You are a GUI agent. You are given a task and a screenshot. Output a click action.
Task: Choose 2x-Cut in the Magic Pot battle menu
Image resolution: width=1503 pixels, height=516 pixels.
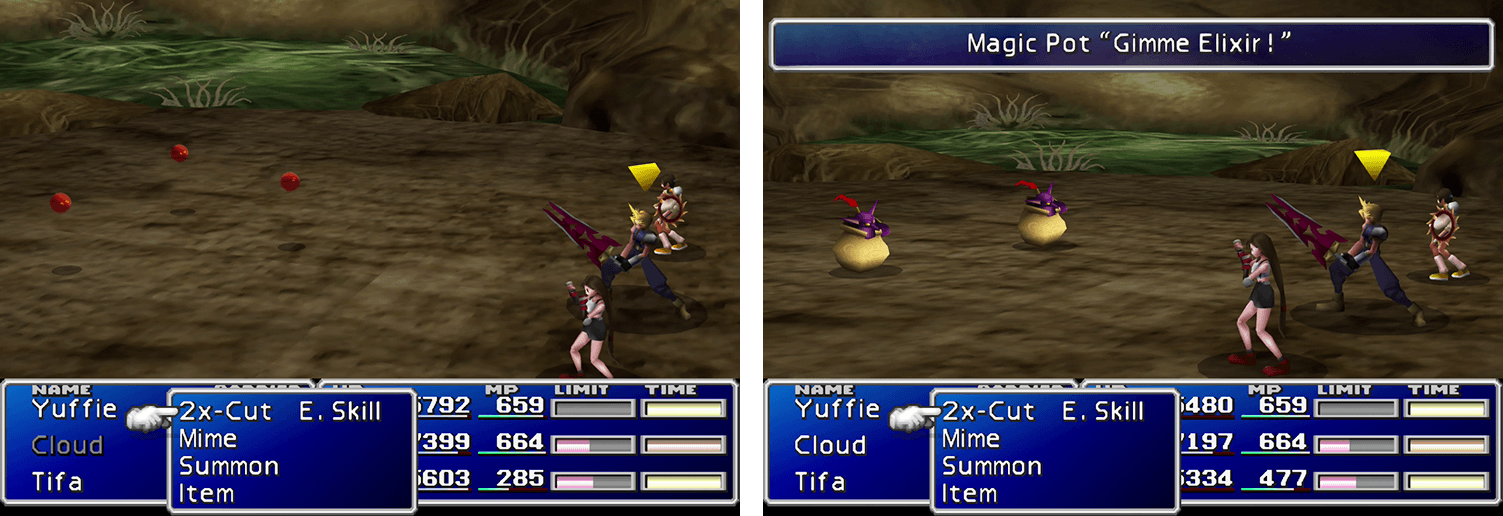[x=988, y=411]
